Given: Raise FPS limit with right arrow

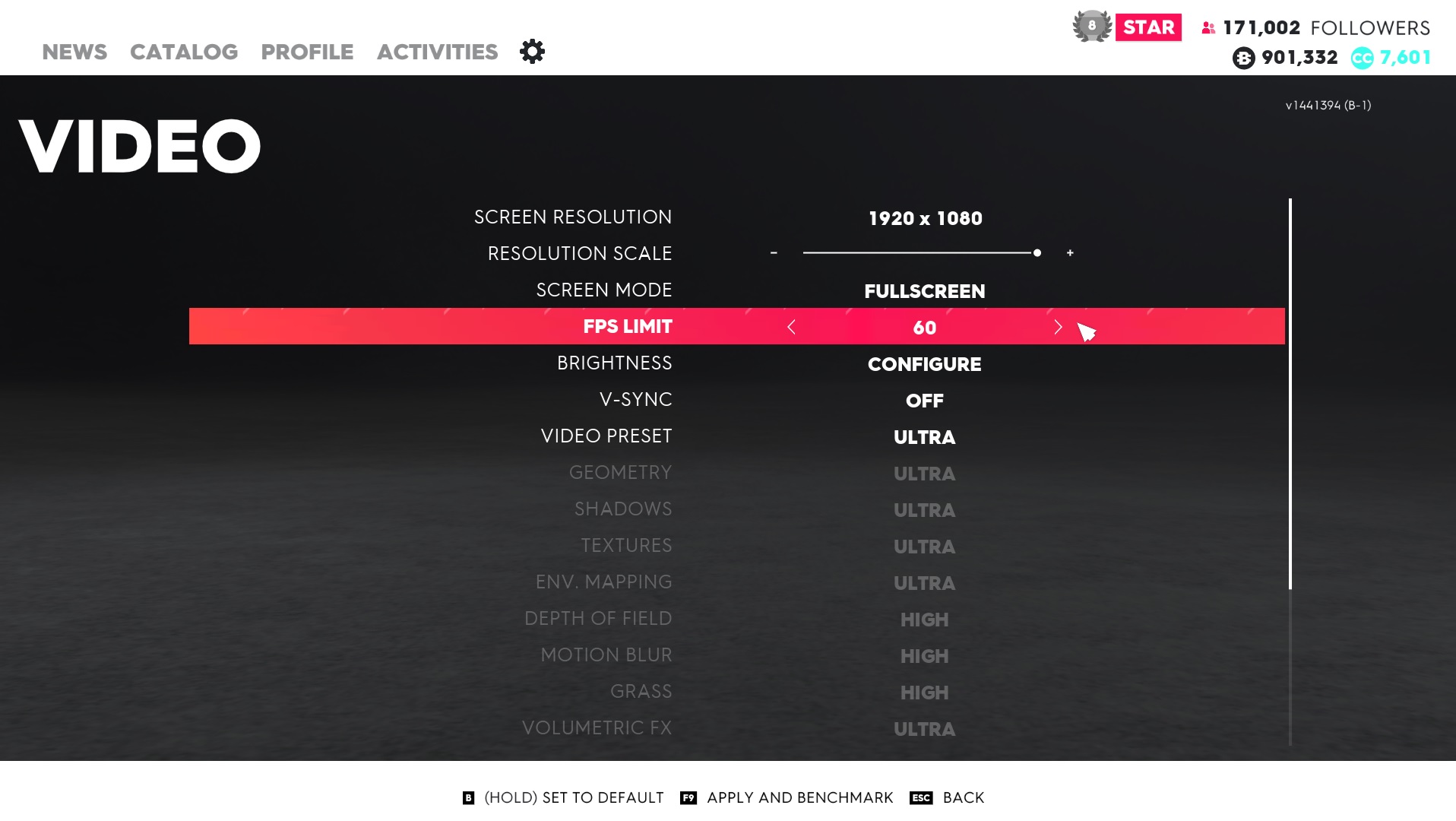Looking at the screenshot, I should pos(1058,327).
